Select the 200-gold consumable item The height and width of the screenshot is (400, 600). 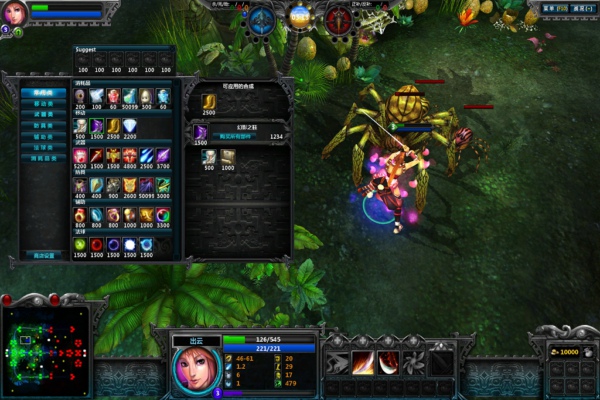click(80, 95)
